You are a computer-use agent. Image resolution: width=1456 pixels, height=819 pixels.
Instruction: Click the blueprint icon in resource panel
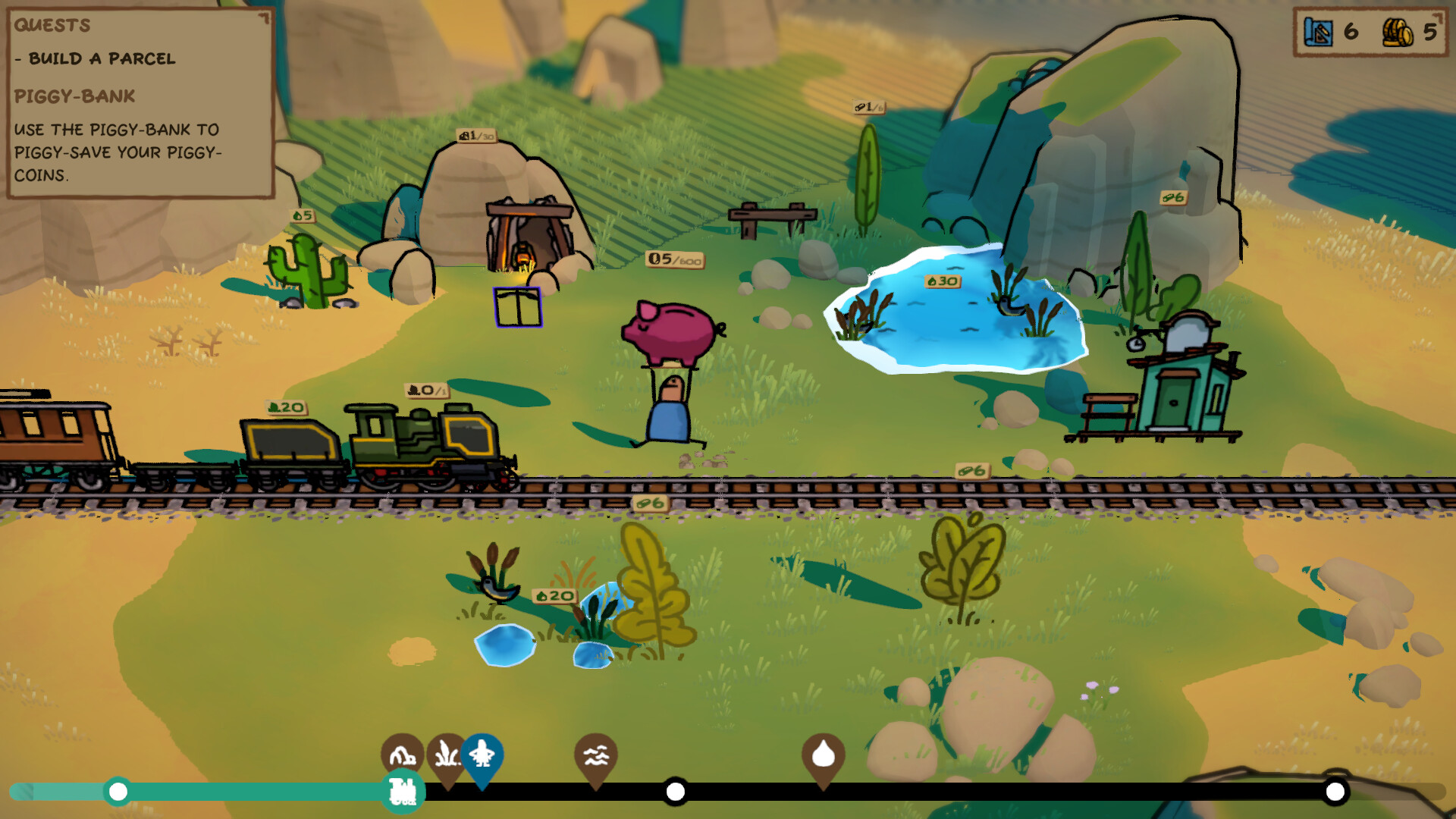(x=1319, y=32)
